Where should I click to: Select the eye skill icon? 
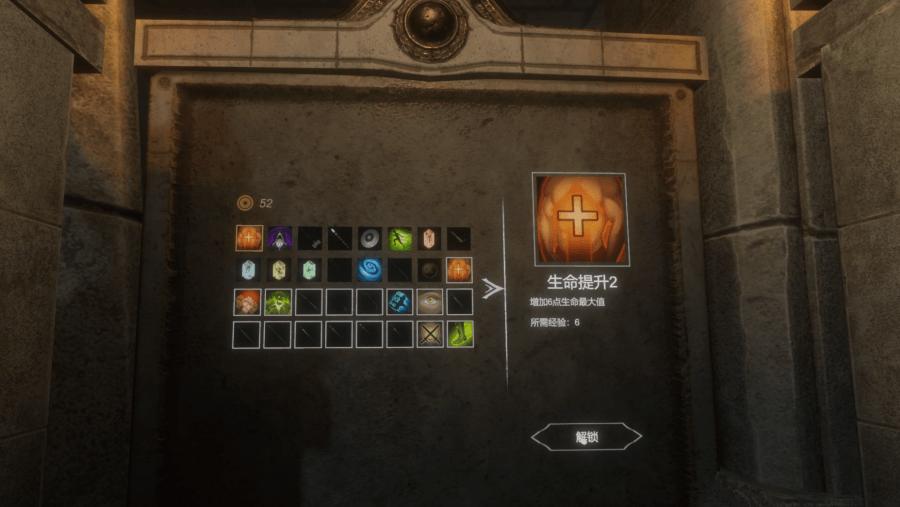point(430,302)
